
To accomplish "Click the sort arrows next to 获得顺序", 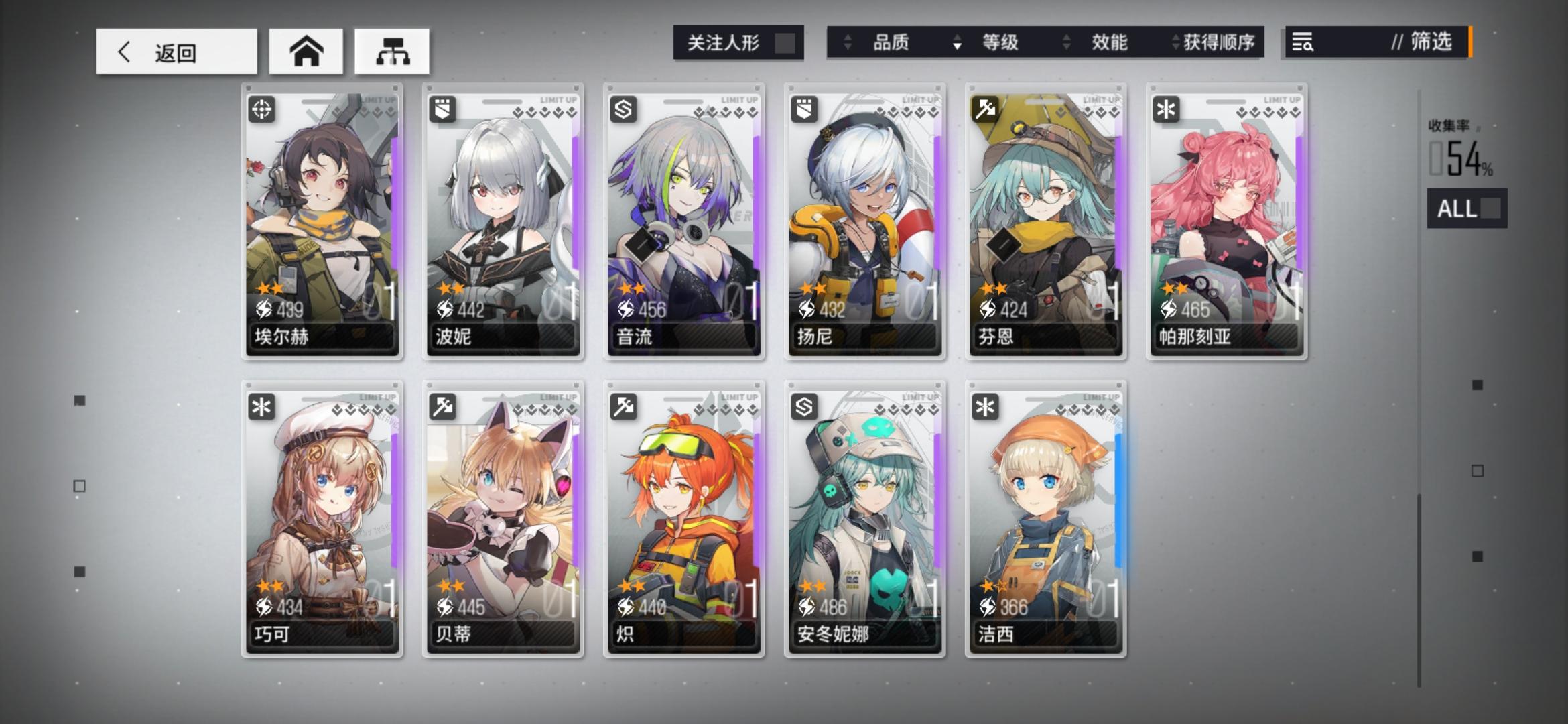I will click(x=1173, y=43).
